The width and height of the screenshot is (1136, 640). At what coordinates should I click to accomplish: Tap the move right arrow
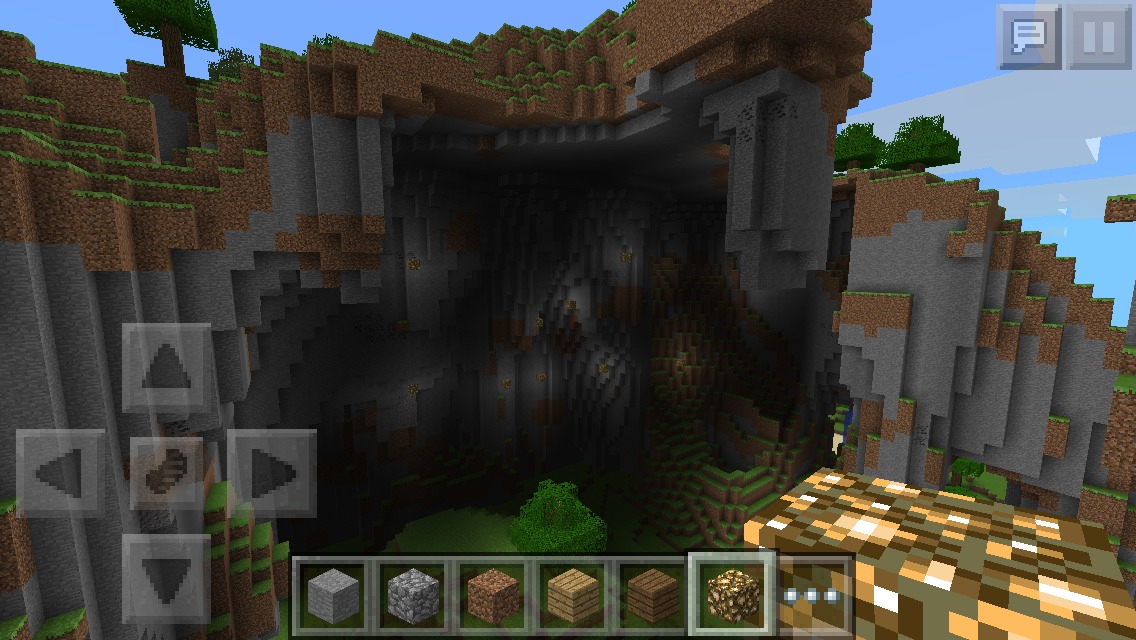pos(271,473)
